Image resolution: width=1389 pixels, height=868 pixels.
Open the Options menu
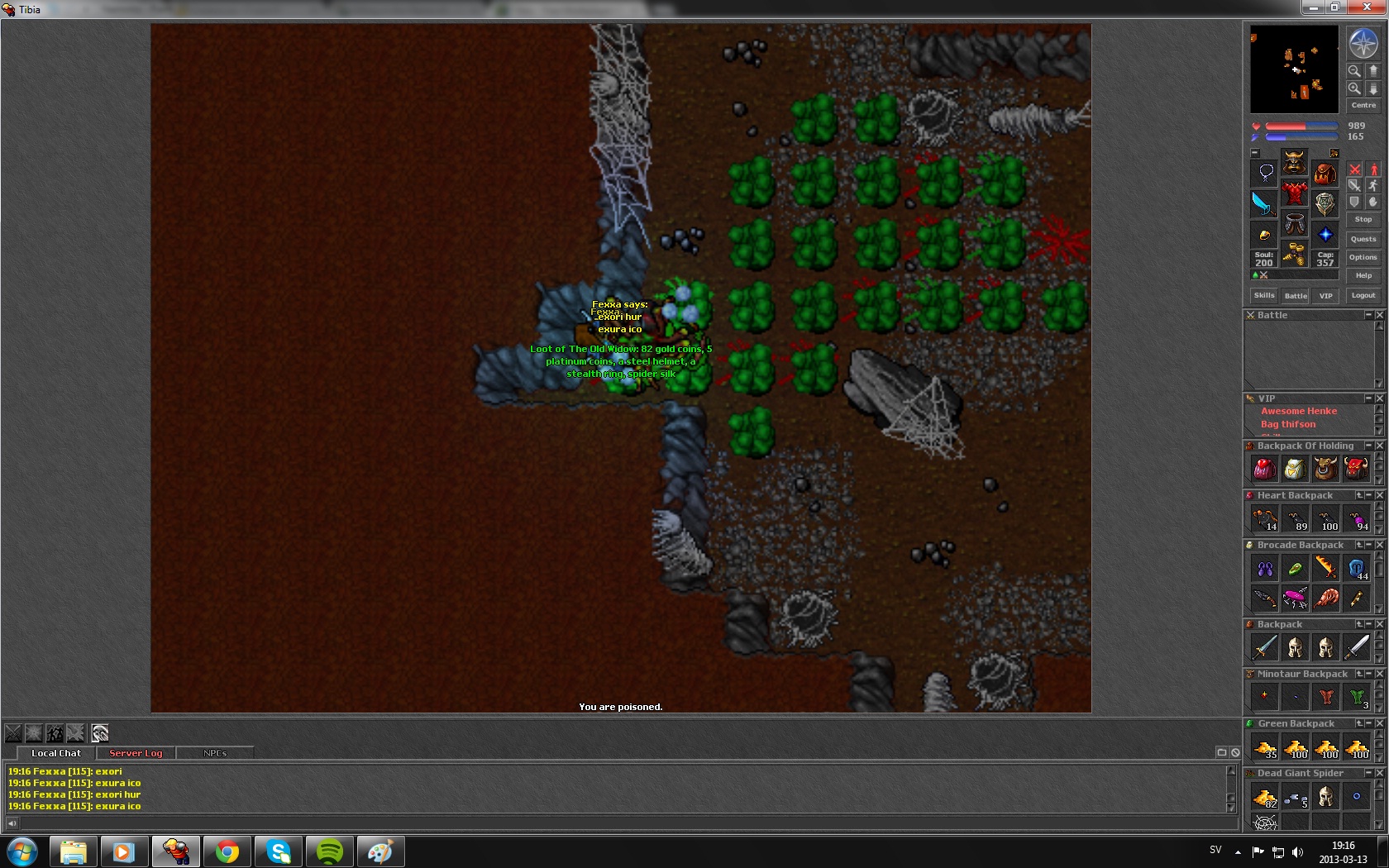pos(1363,257)
